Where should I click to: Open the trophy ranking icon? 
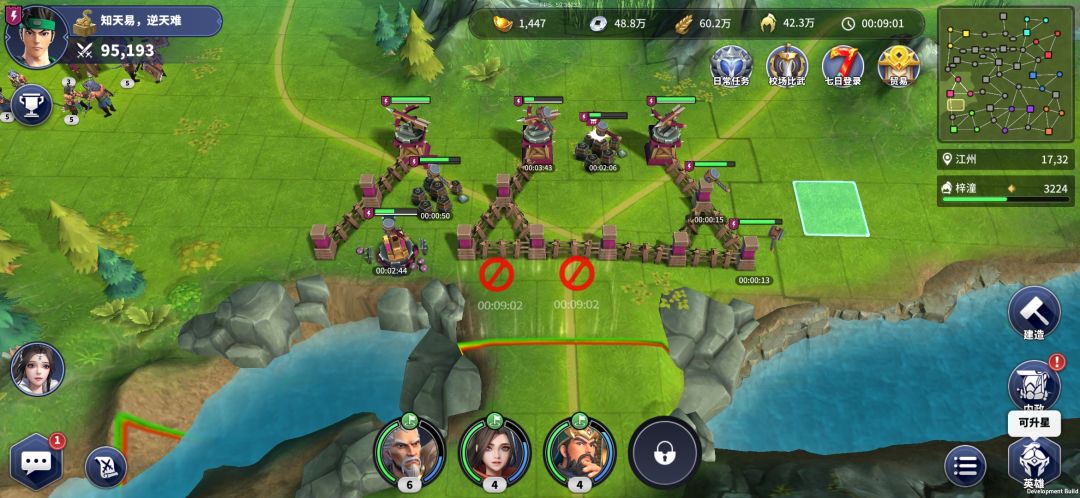tap(31, 106)
